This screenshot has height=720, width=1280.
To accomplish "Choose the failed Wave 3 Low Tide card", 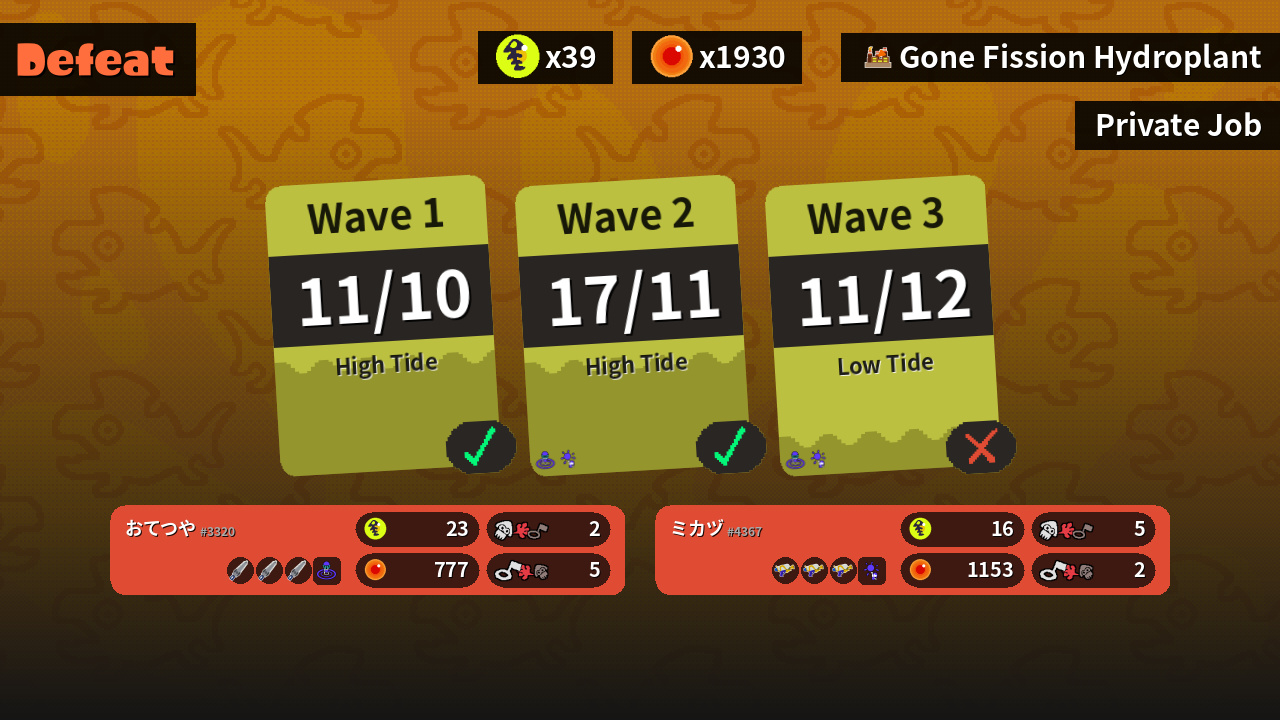I will [x=882, y=325].
